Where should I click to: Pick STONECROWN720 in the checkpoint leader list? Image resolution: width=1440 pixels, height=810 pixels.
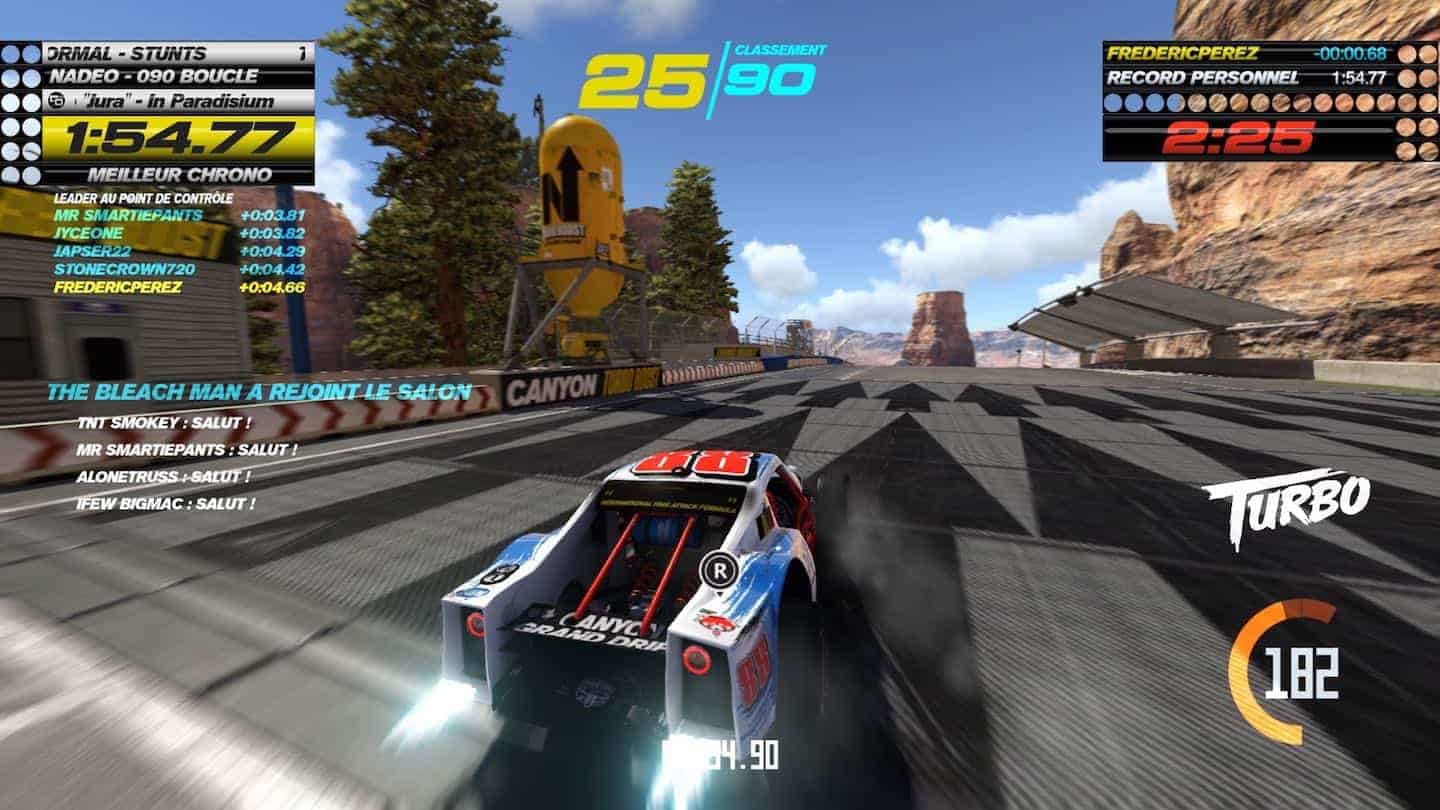(125, 269)
